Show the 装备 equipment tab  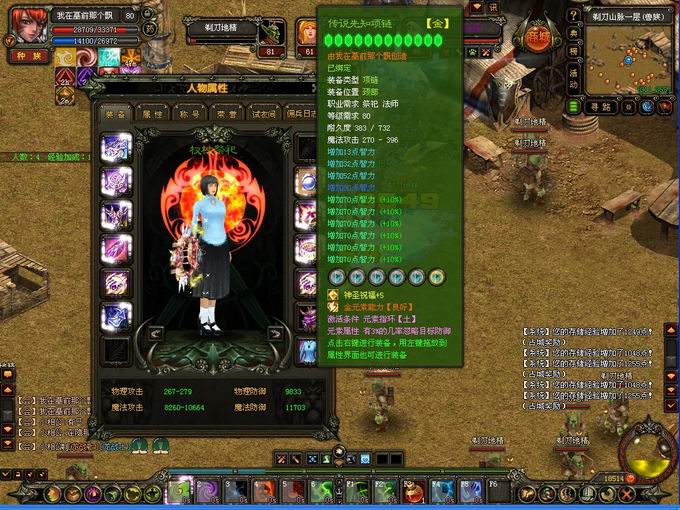coord(117,114)
